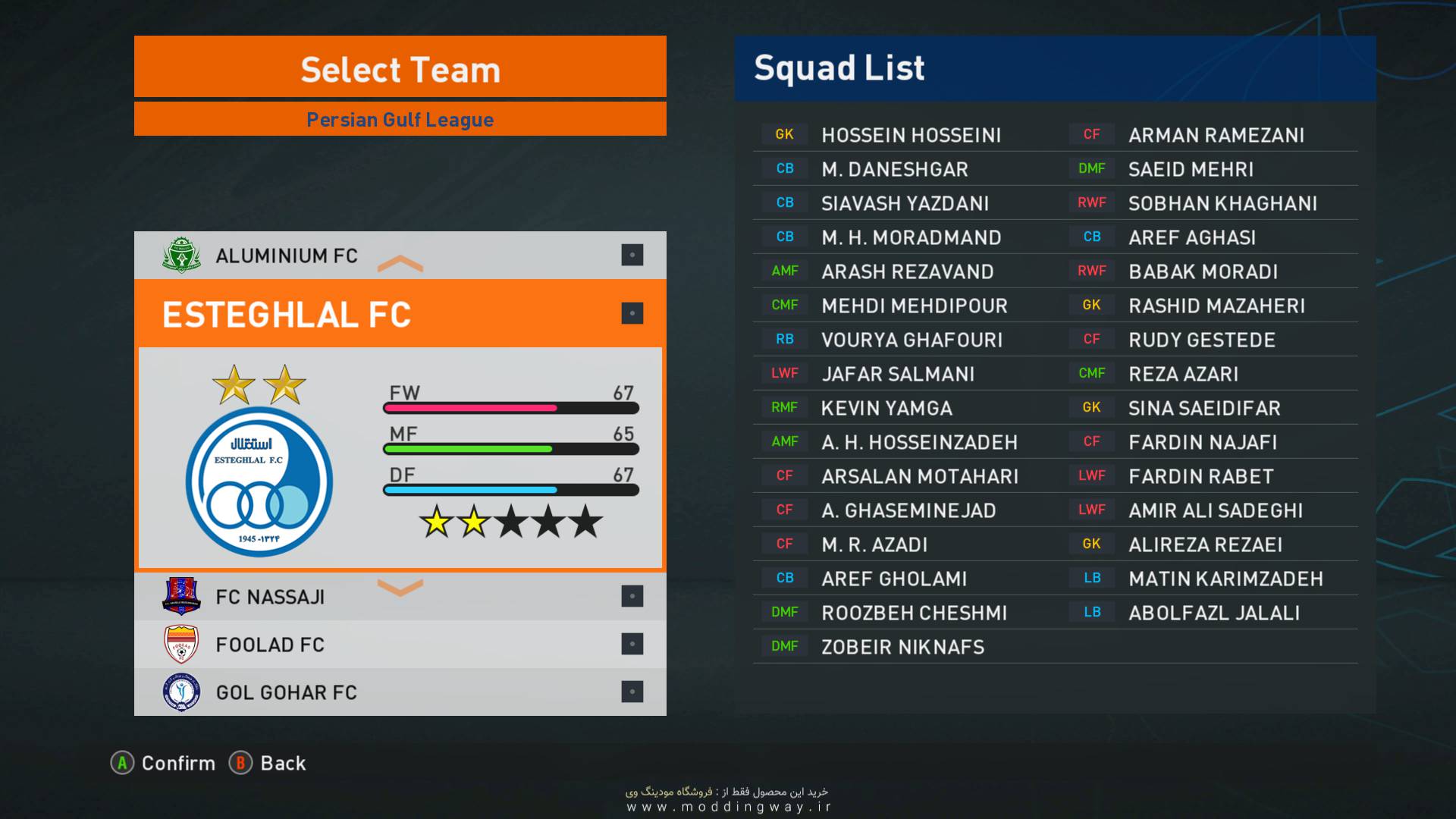This screenshot has height=819, width=1456.
Task: Select Vourya Ghafouri in the squad list
Action: (912, 340)
